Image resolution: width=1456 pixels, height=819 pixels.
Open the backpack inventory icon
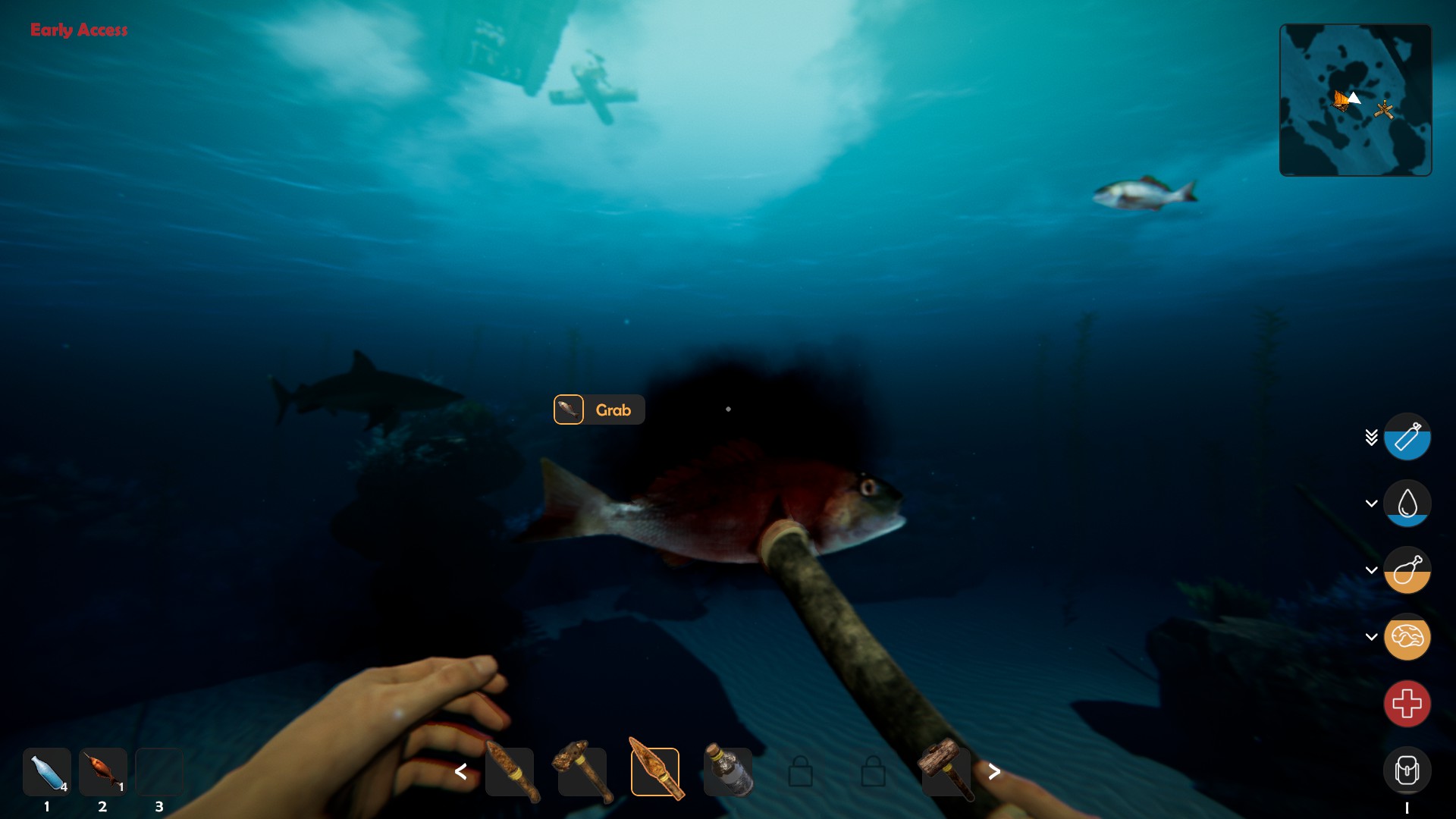pyautogui.click(x=1407, y=770)
